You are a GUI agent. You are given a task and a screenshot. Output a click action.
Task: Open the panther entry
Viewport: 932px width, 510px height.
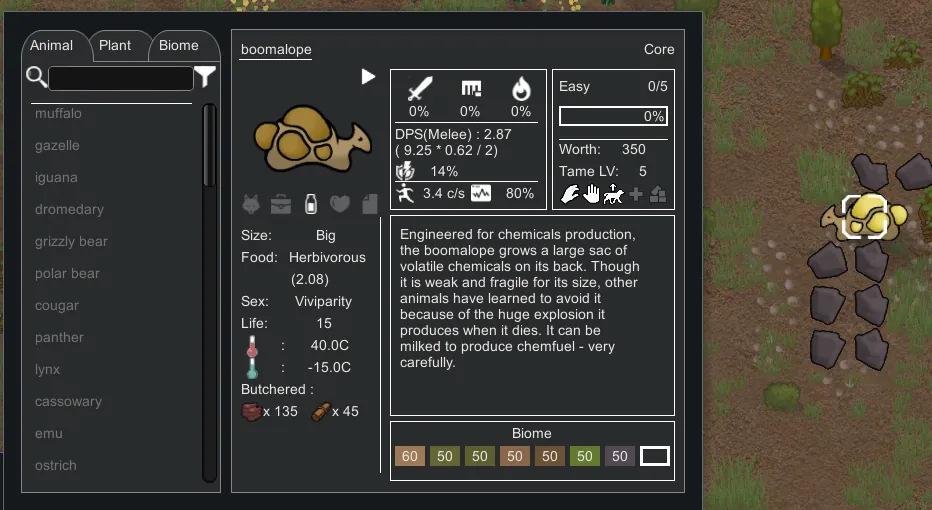(59, 338)
